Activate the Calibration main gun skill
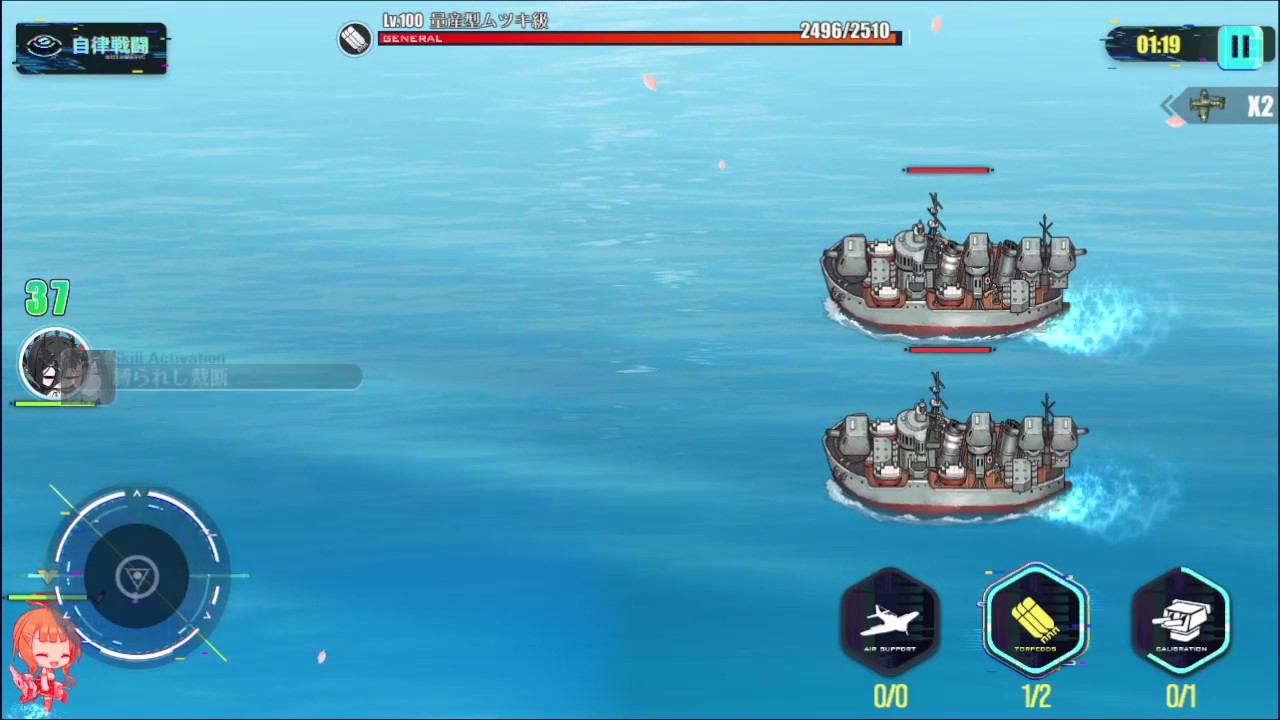 (x=1181, y=620)
